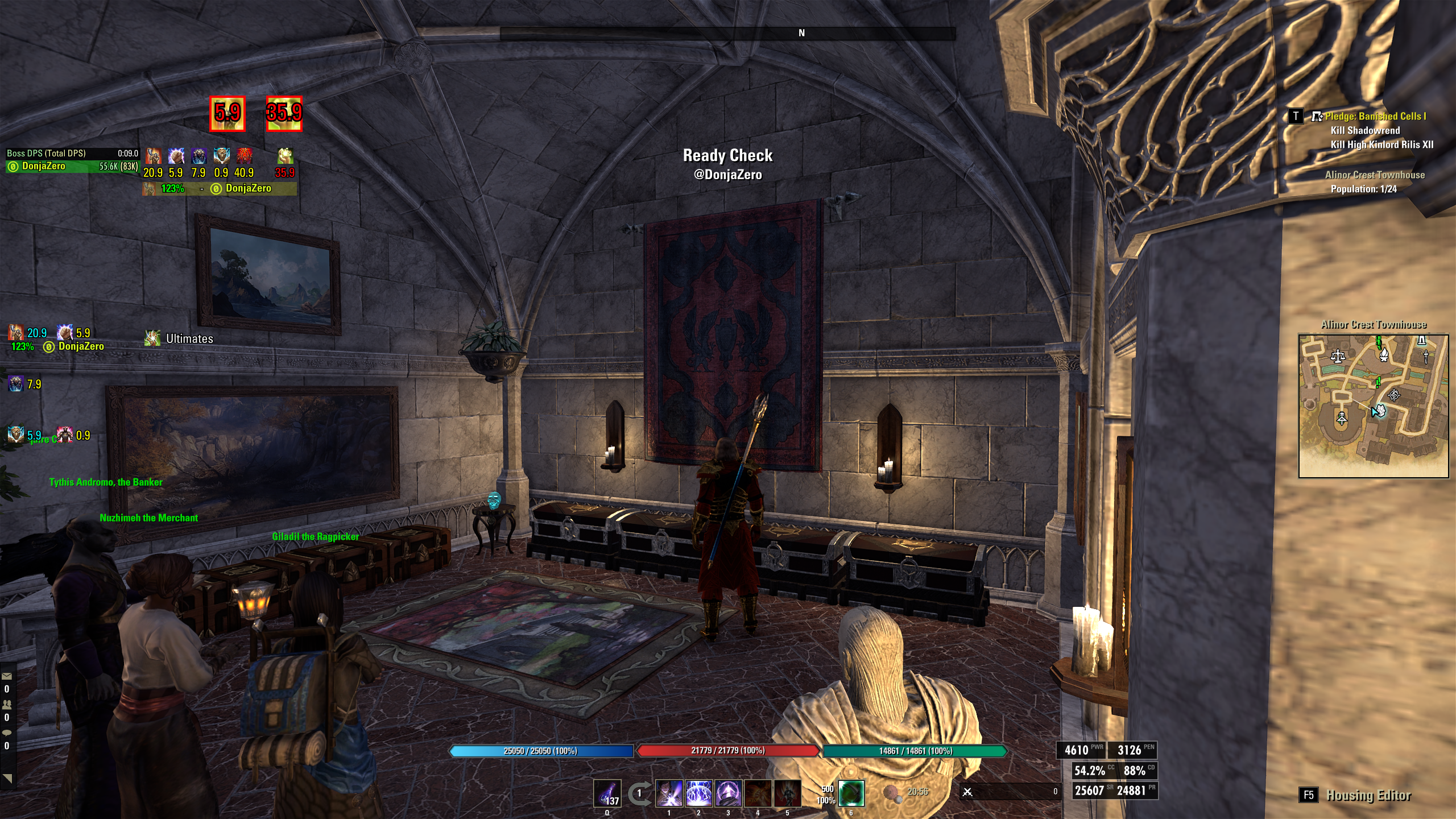
Task: Select the crossed swords kill counter bar
Action: tap(1010, 791)
